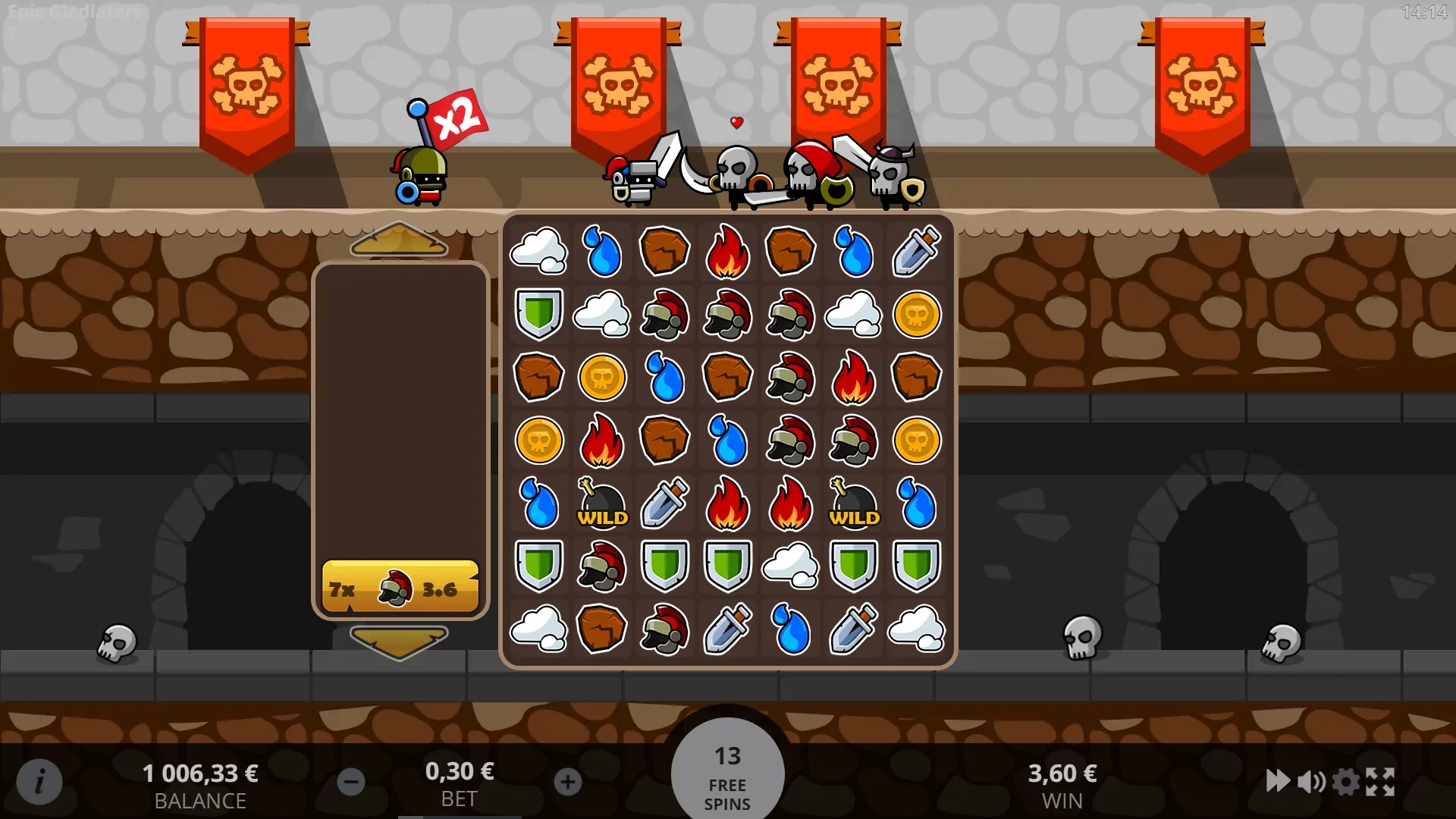Image resolution: width=1456 pixels, height=819 pixels.
Task: Click the Epic Gladiators title text
Action: click(74, 12)
